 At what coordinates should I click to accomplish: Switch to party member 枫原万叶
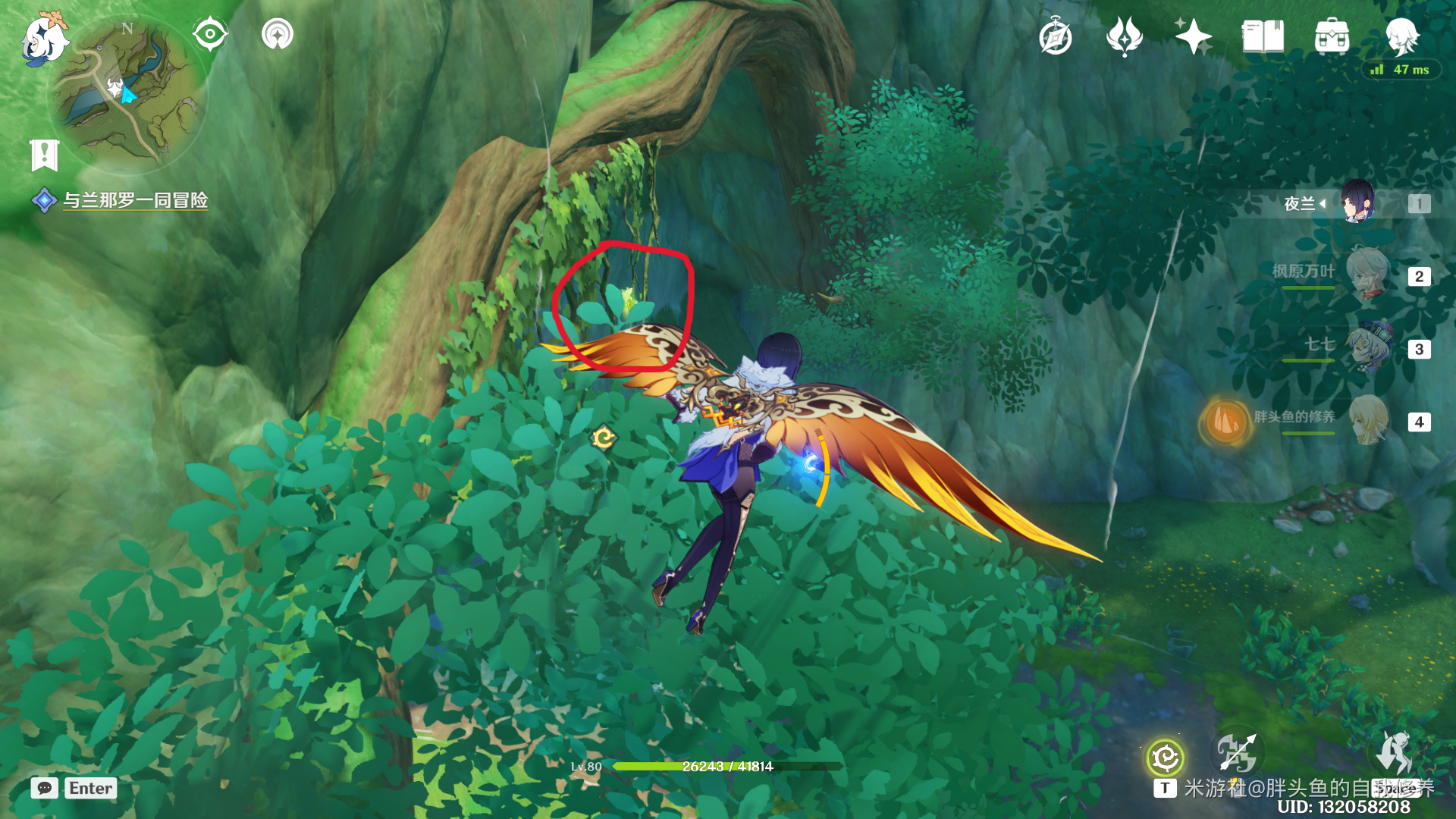(1367, 275)
